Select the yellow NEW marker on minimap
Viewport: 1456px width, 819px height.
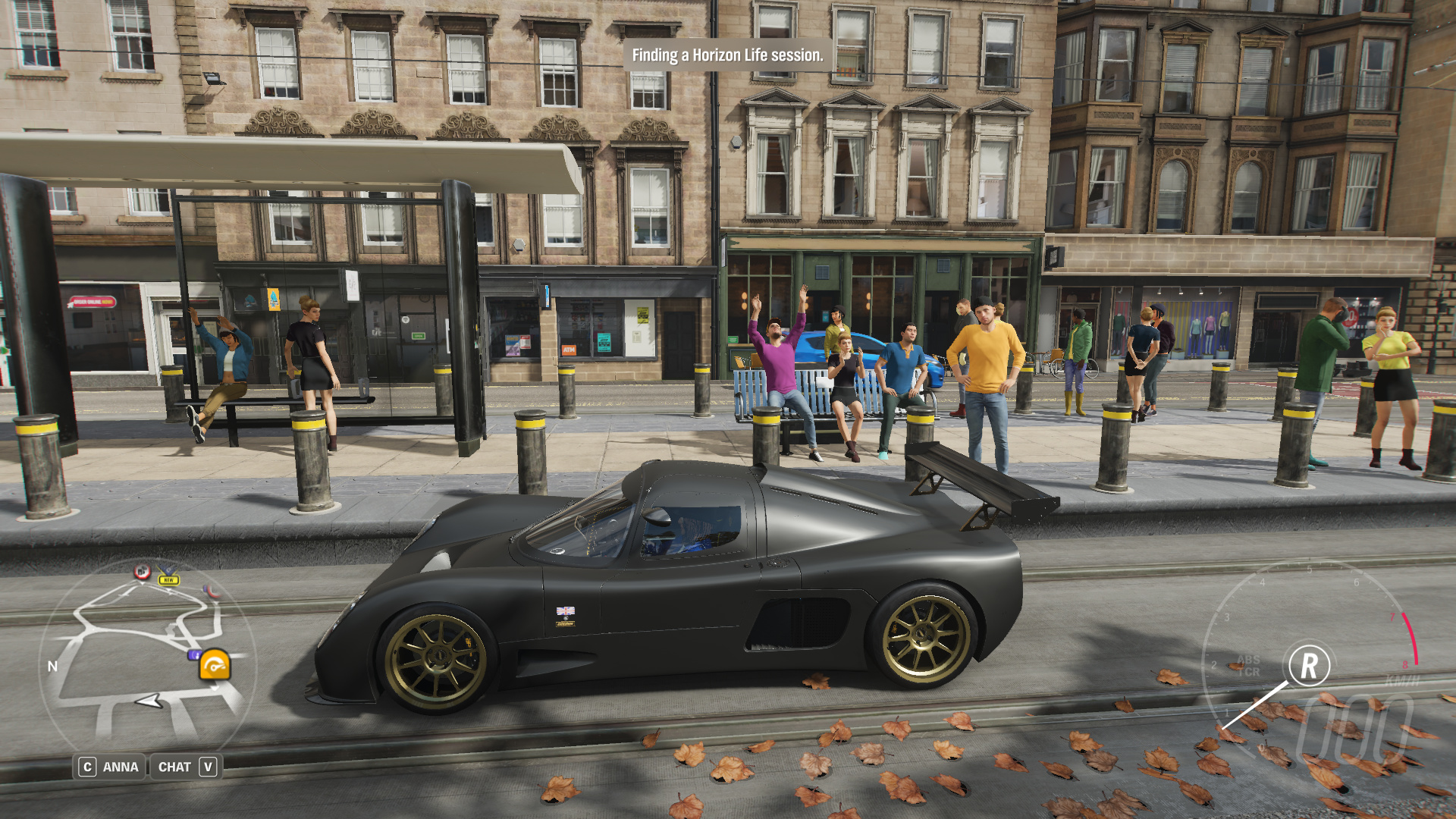click(168, 579)
